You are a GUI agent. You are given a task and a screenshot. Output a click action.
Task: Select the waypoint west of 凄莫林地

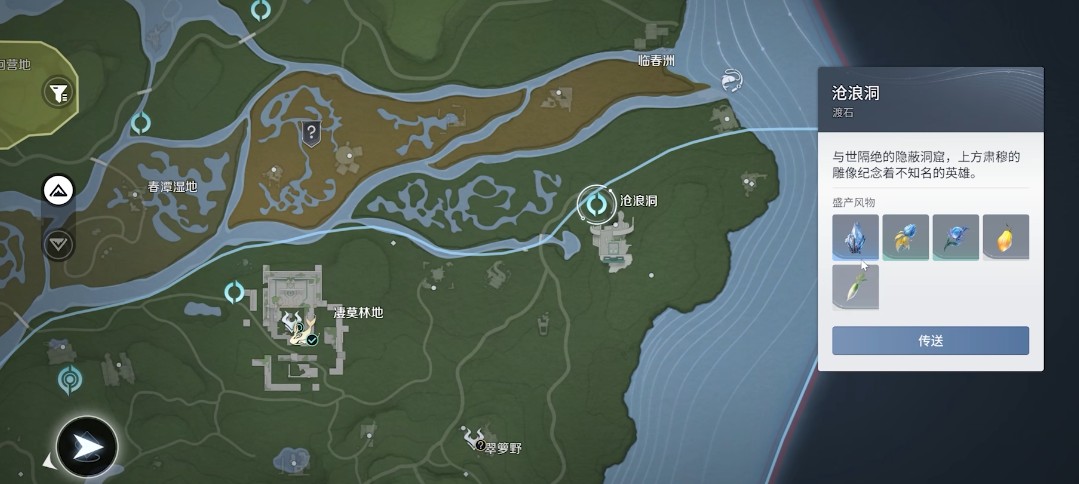[235, 292]
